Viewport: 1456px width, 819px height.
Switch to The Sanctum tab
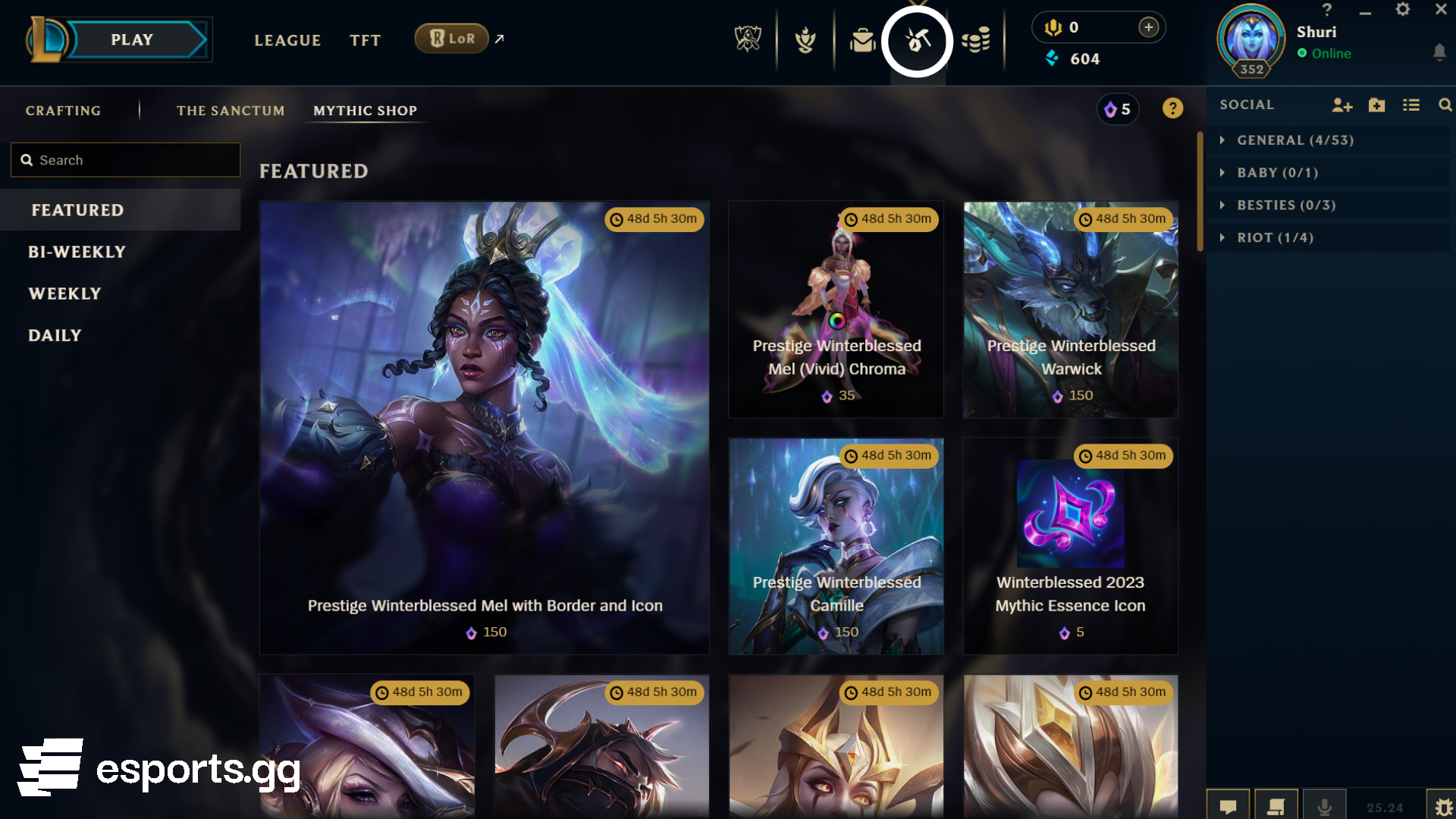pyautogui.click(x=231, y=111)
